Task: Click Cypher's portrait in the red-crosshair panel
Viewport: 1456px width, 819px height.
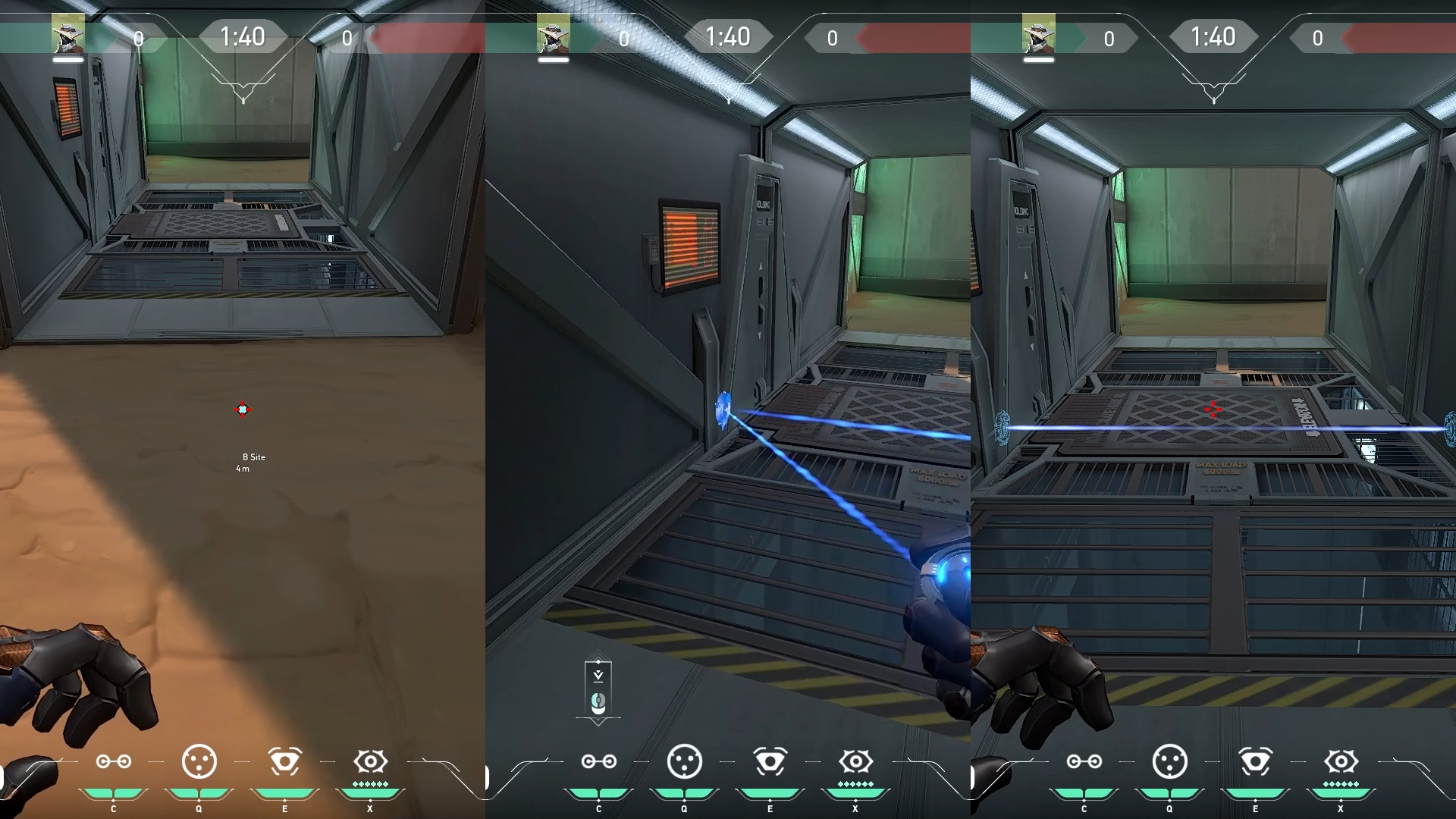Action: point(1038,35)
